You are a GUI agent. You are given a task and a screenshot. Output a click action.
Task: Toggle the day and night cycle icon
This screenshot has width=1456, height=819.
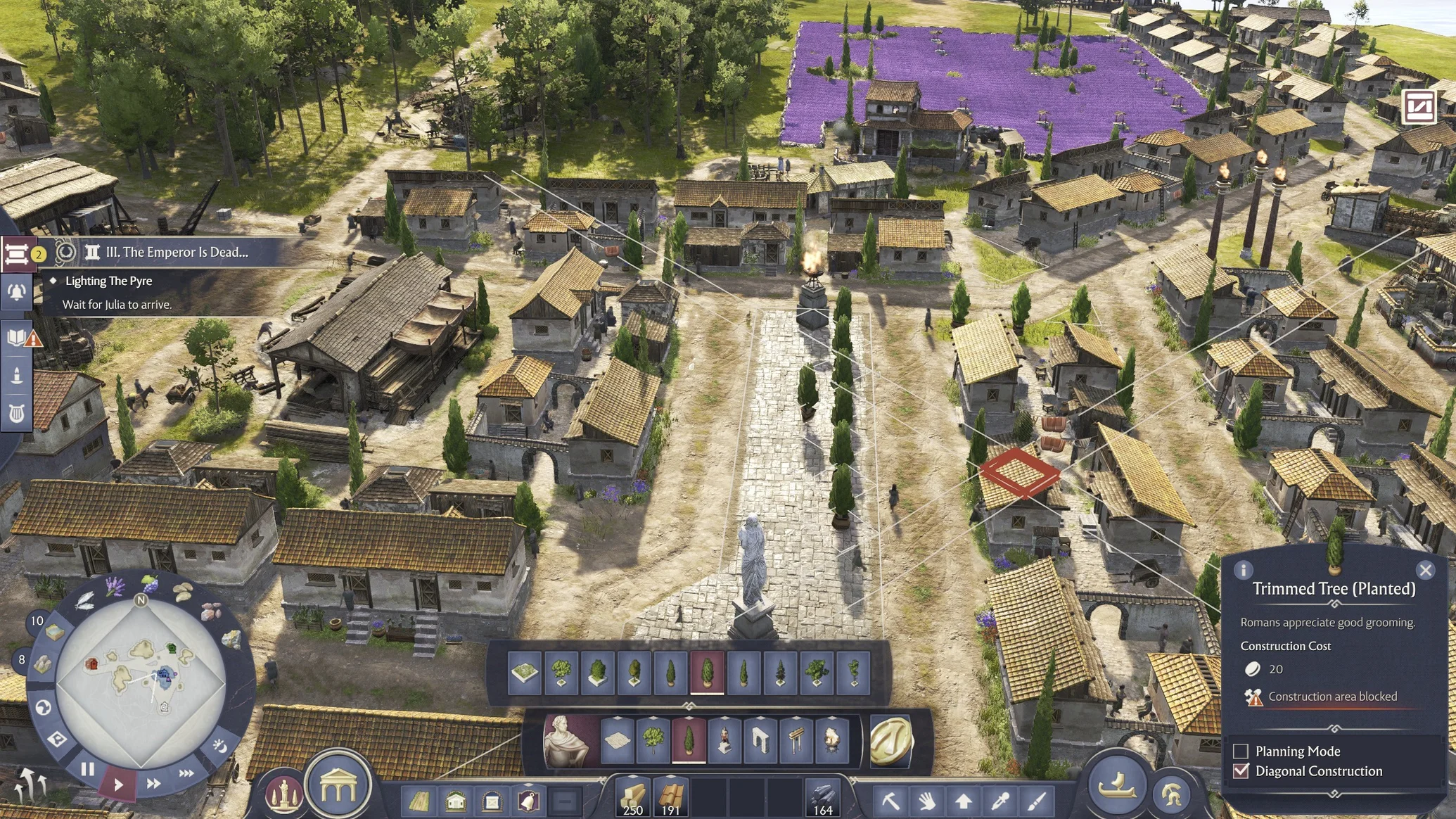pyautogui.click(x=219, y=745)
